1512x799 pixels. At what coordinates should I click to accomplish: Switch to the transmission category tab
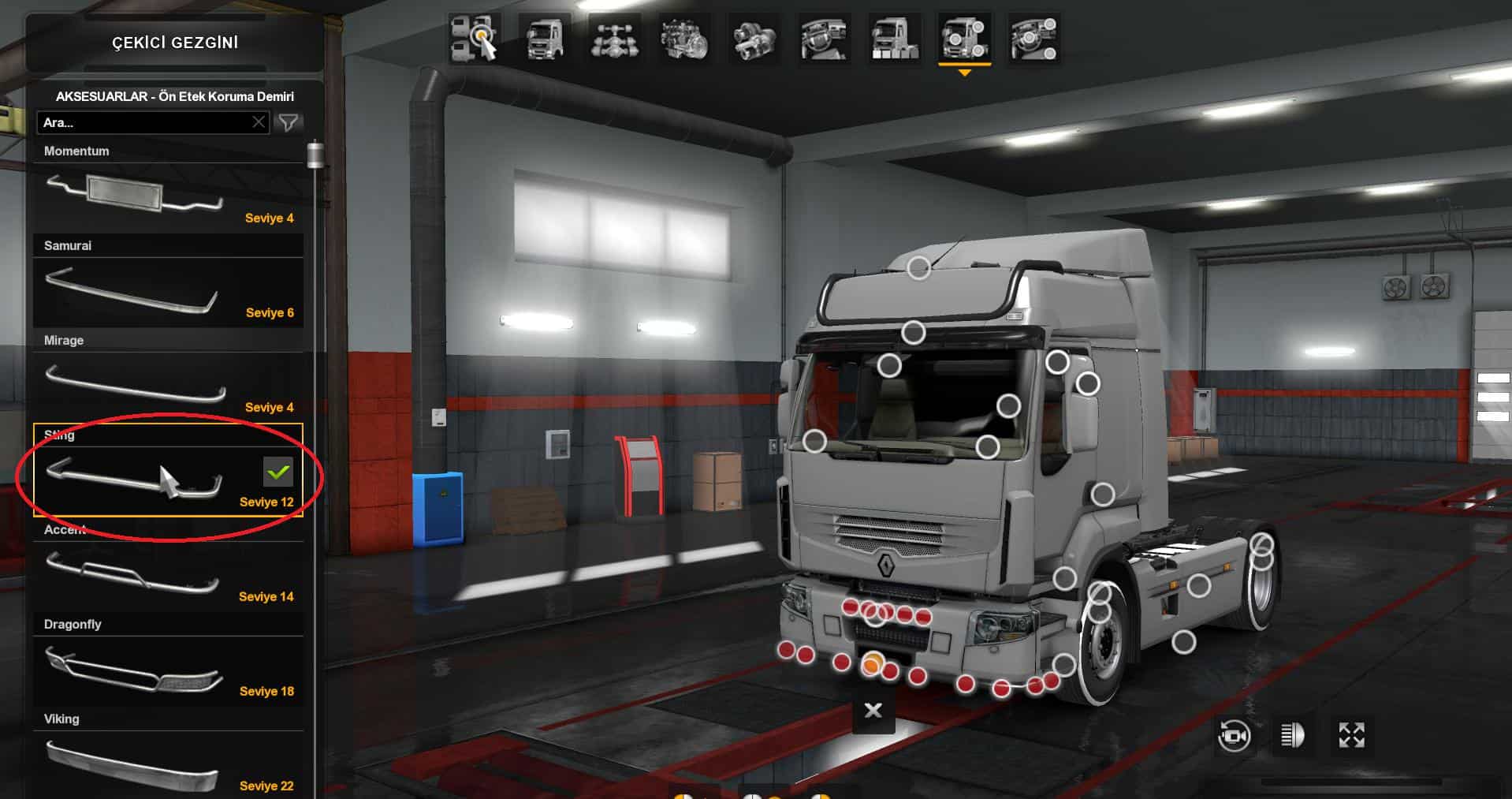click(754, 39)
